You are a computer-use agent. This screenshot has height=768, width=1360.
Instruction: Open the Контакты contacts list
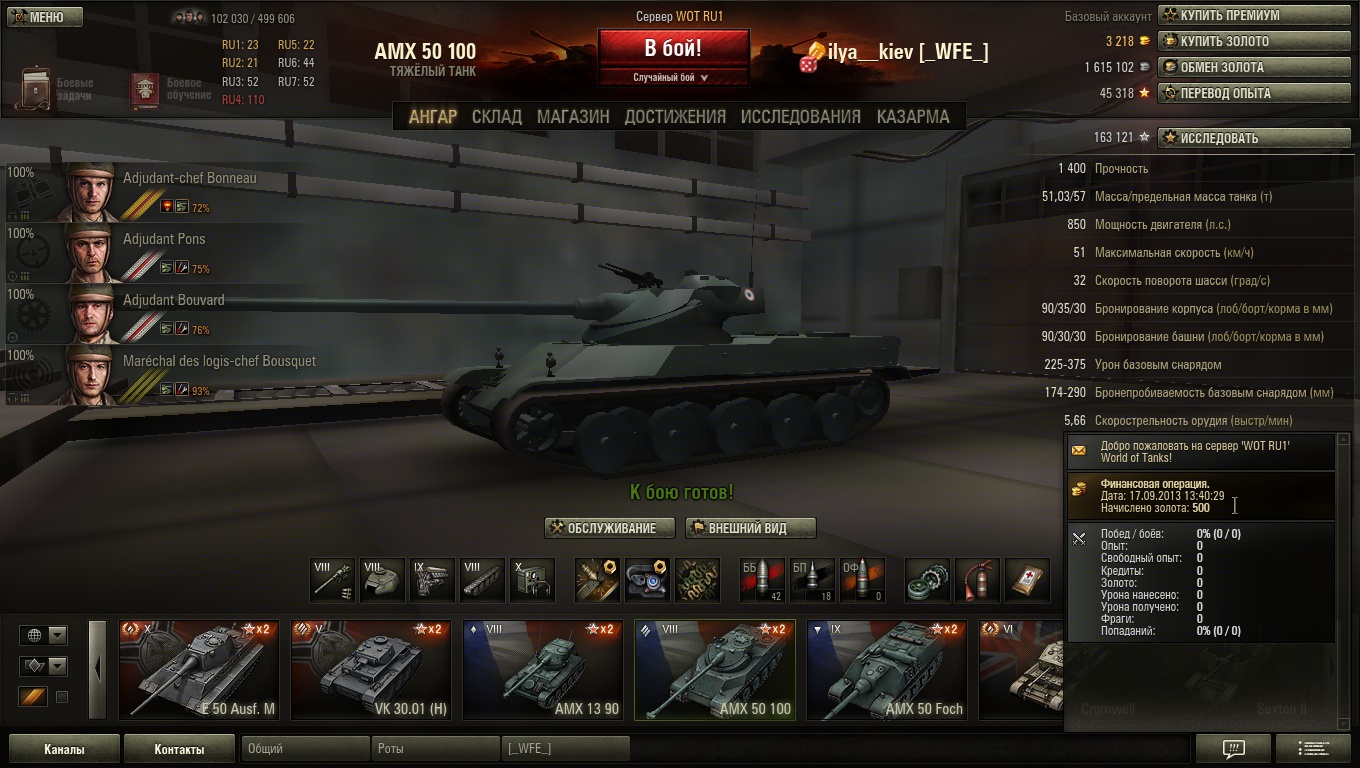coord(179,749)
